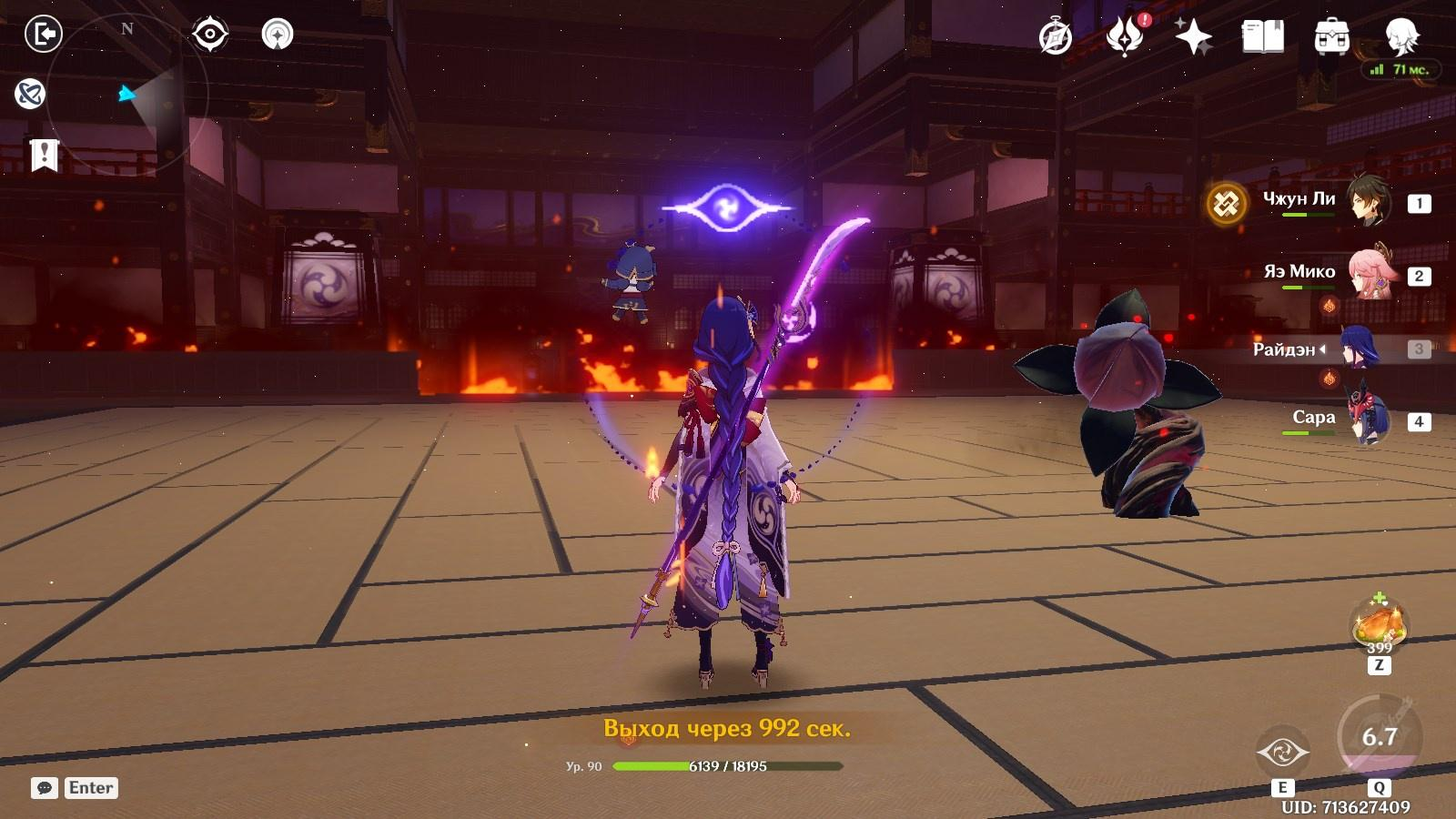Open the compass events icon
Screen dimensions: 1456x819
point(1056,37)
